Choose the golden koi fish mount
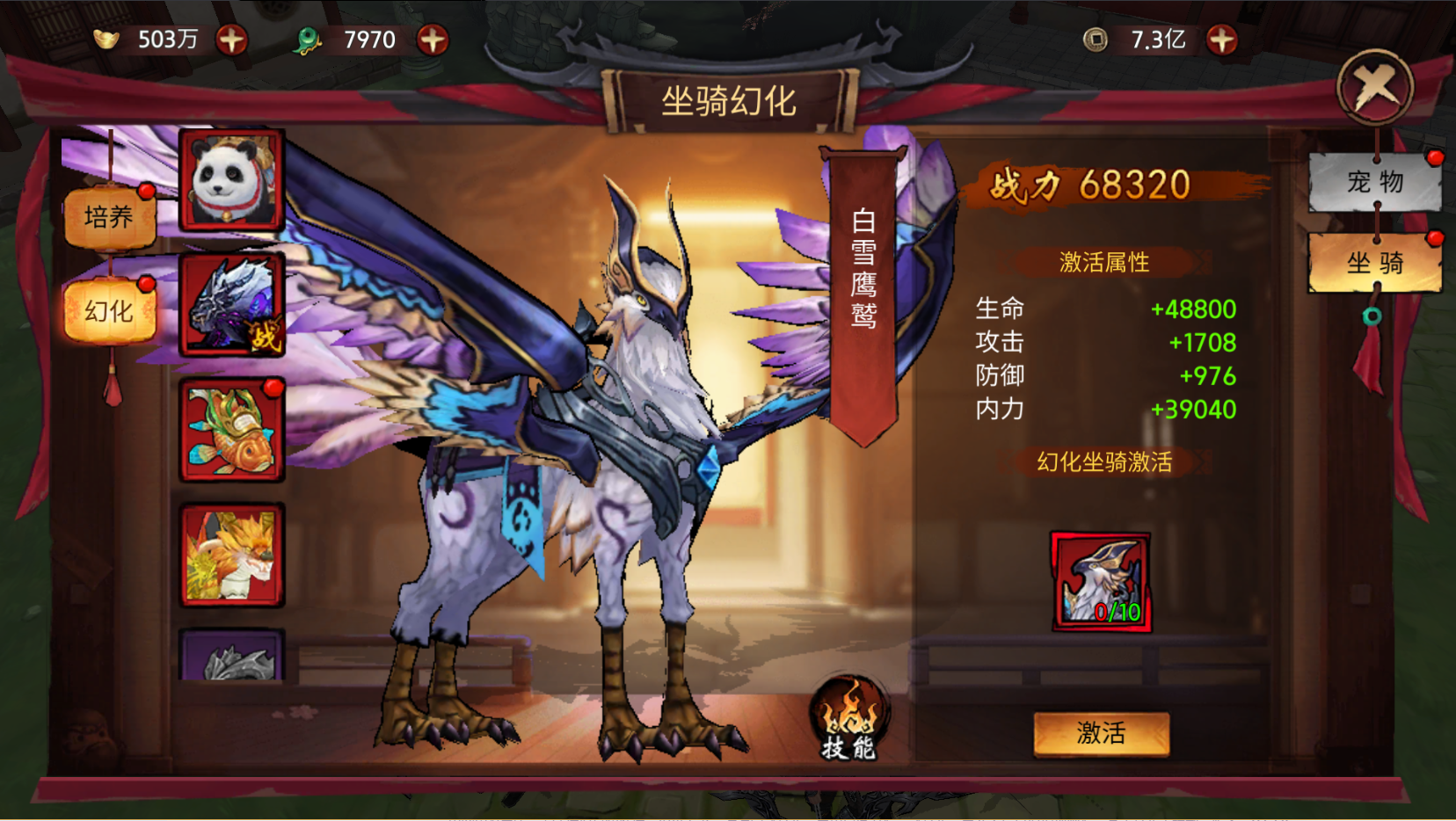This screenshot has width=1456, height=821. (x=231, y=430)
